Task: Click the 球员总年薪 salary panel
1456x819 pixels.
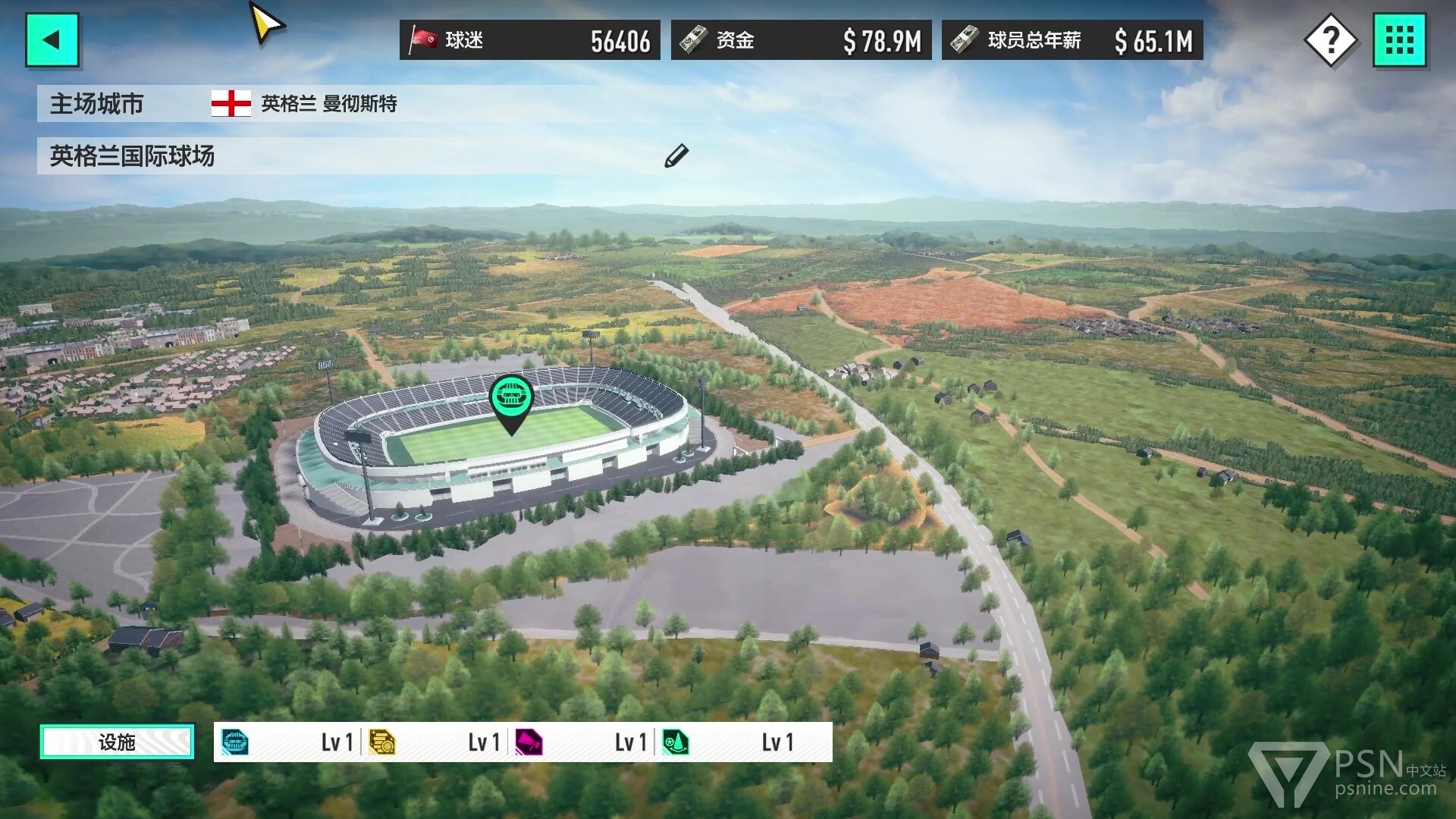Action: coord(1072,40)
